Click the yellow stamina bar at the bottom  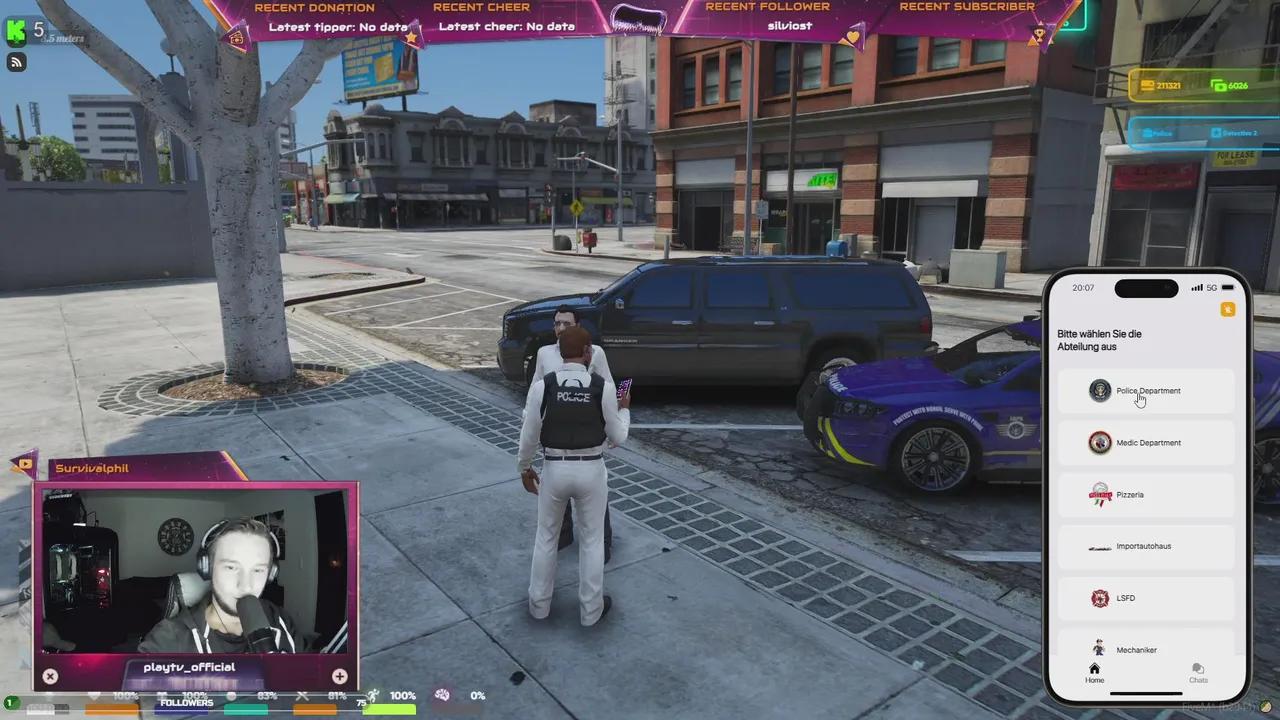coord(390,710)
